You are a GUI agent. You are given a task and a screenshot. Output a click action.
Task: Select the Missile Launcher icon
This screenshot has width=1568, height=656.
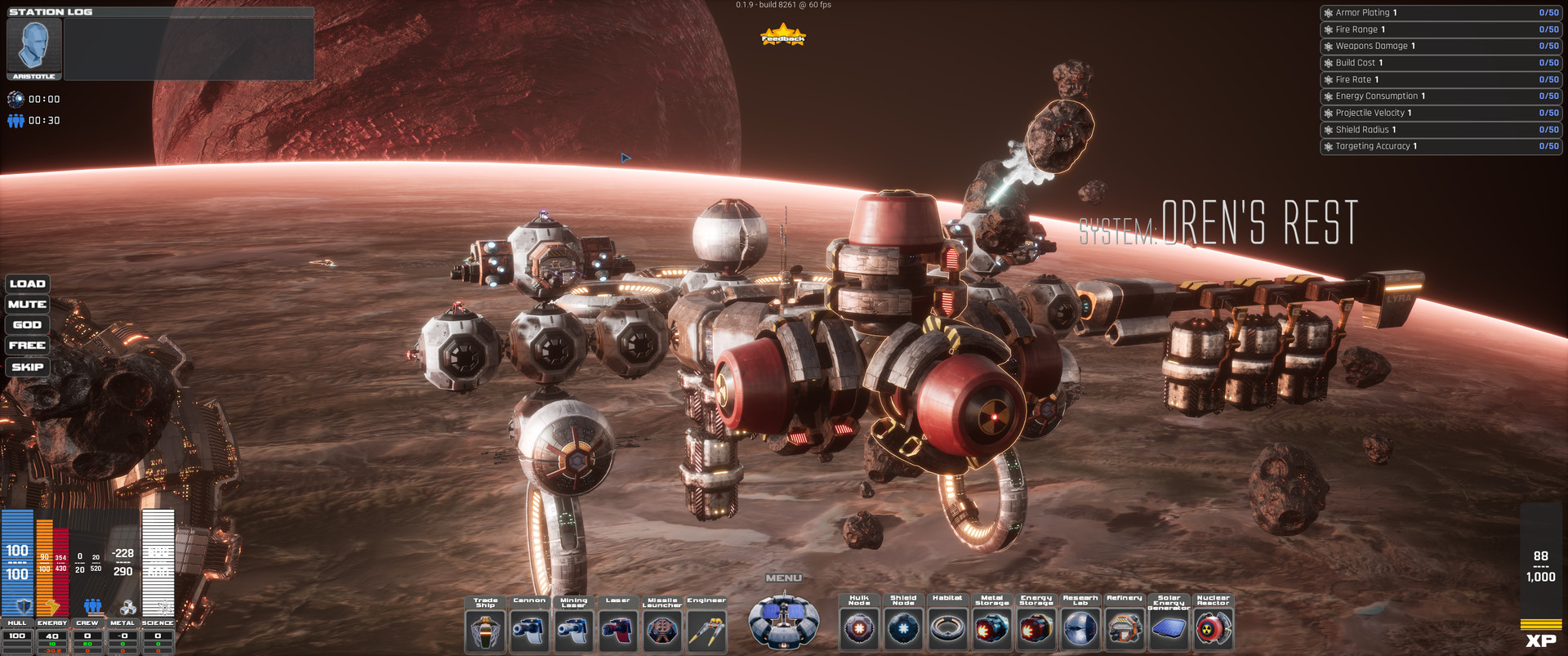coord(662,627)
